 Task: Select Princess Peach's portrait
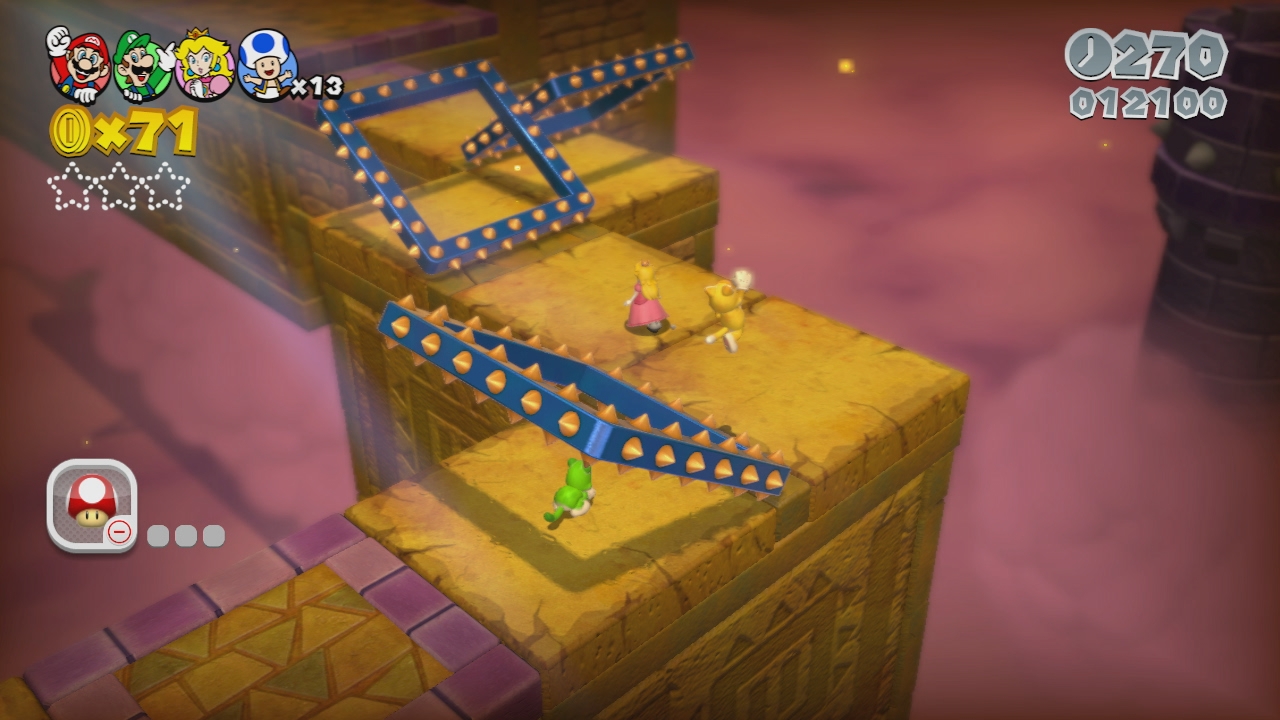[x=205, y=65]
